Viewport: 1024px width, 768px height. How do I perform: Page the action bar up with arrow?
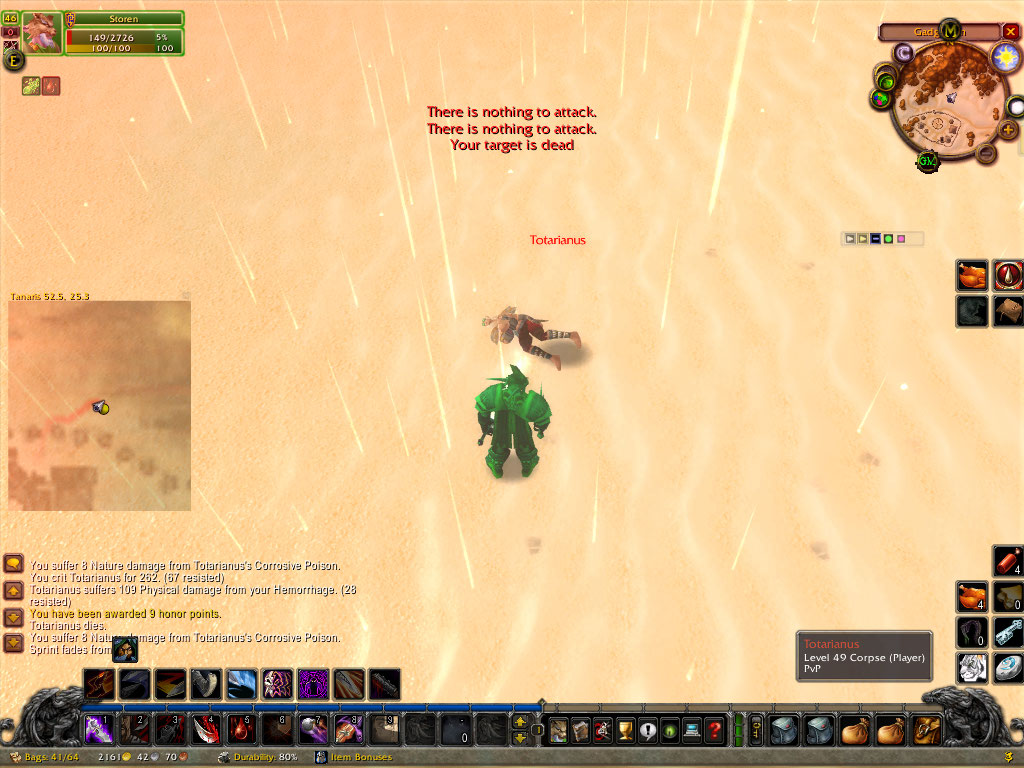tap(520, 721)
